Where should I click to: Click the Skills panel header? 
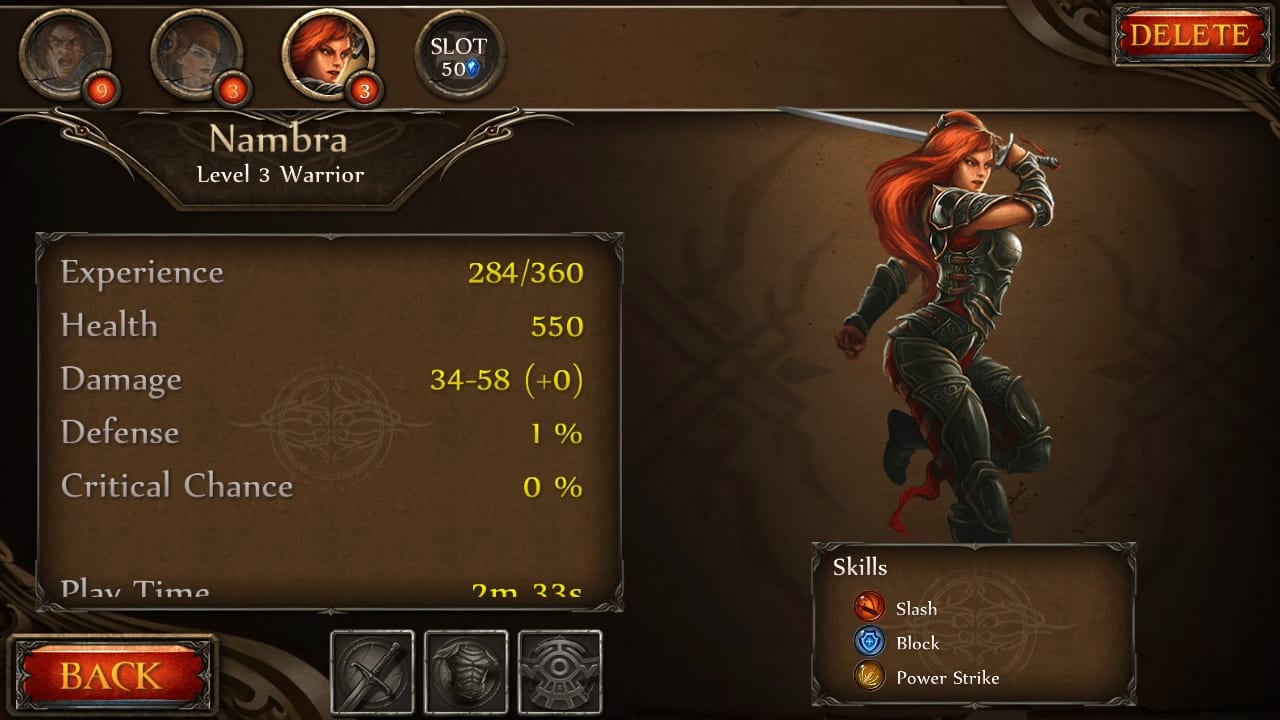pyautogui.click(x=861, y=567)
